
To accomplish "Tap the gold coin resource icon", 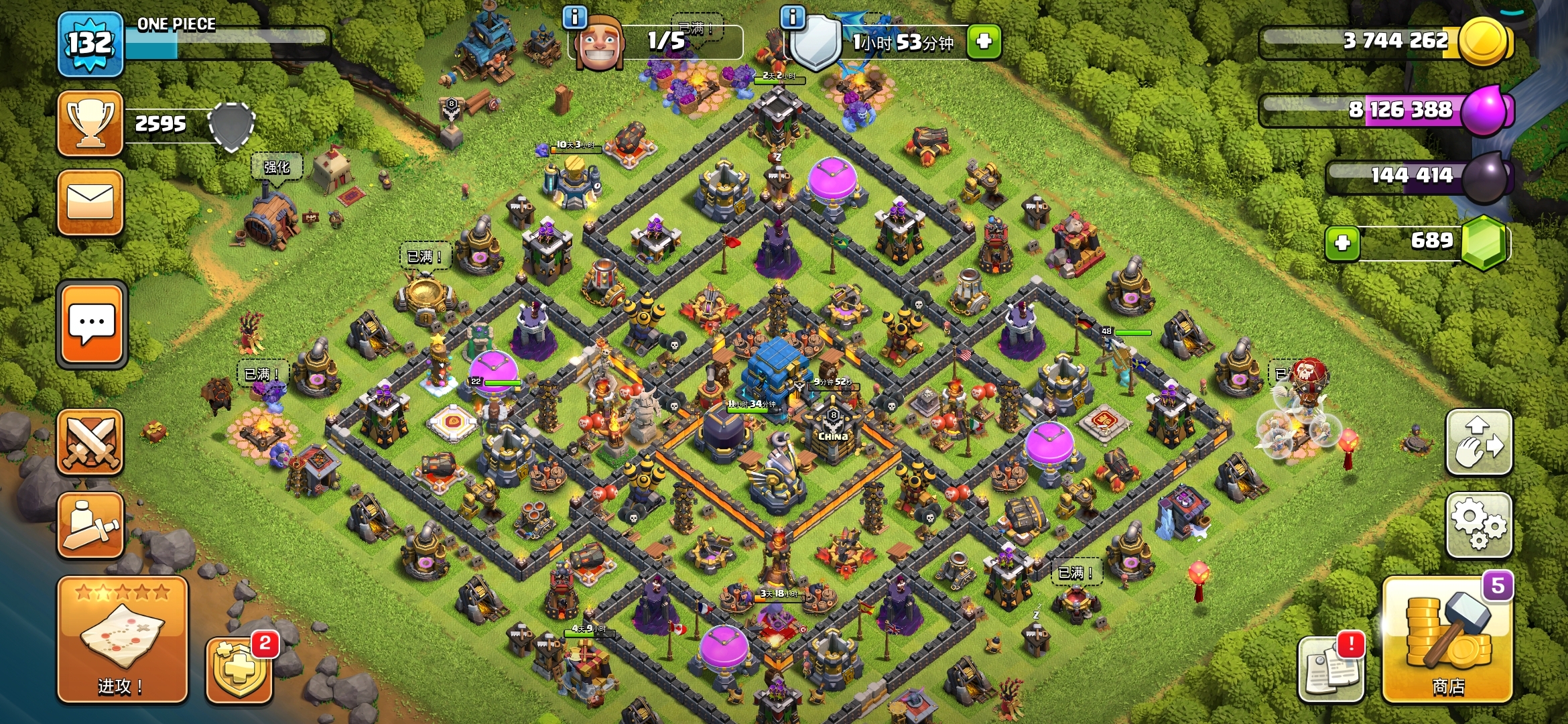I will [1484, 42].
